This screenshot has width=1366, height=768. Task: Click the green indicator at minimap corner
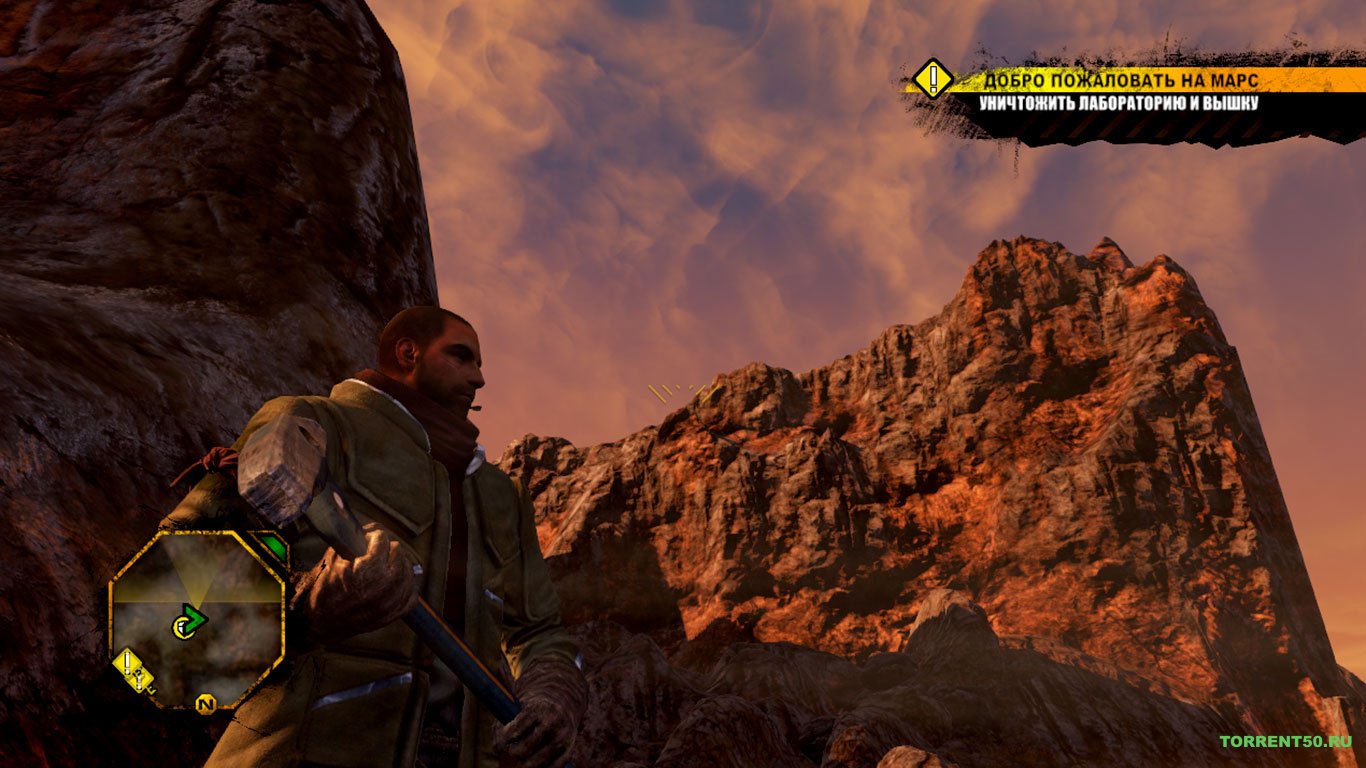point(272,547)
